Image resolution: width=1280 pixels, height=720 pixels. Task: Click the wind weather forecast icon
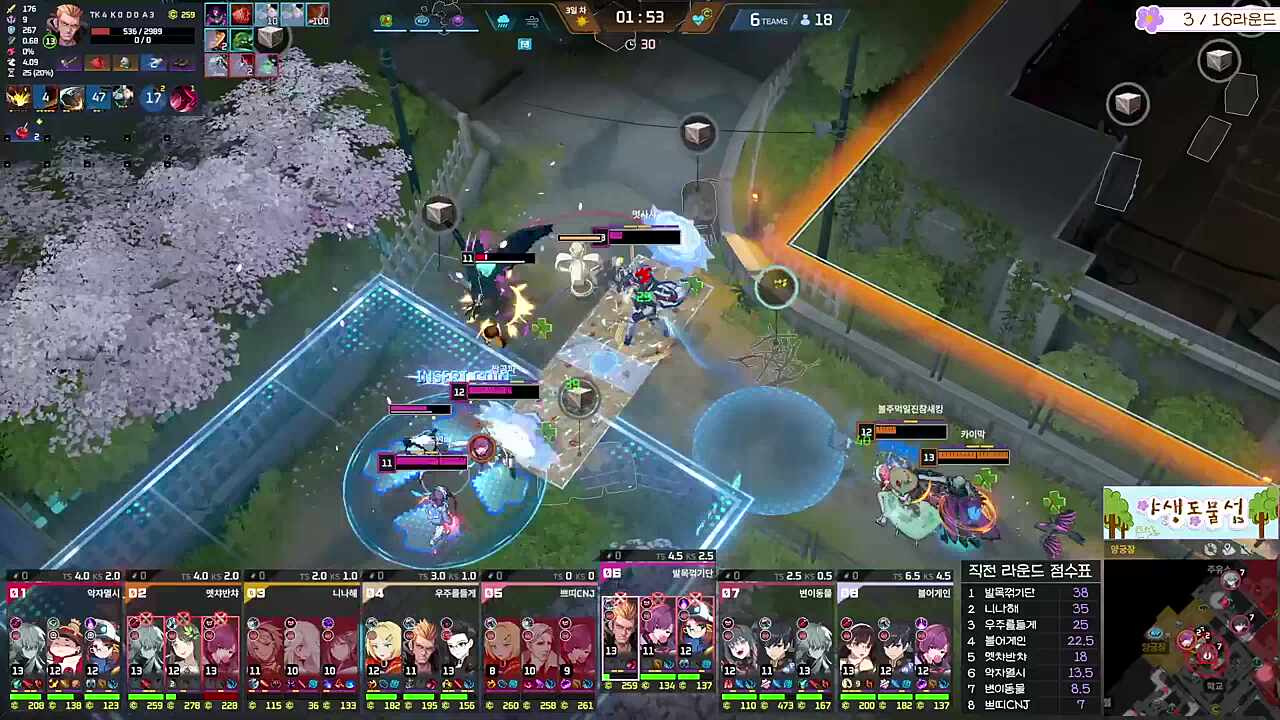pos(531,21)
